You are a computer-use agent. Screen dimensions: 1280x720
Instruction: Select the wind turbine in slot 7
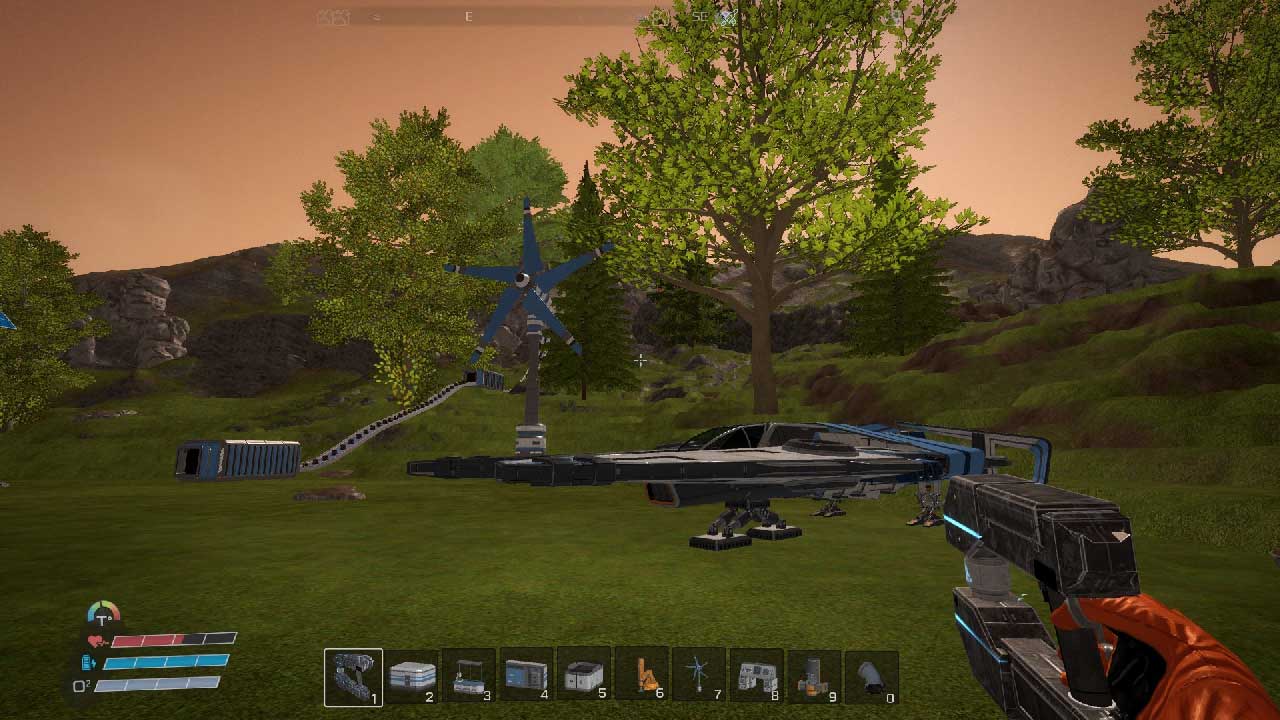pyautogui.click(x=699, y=677)
